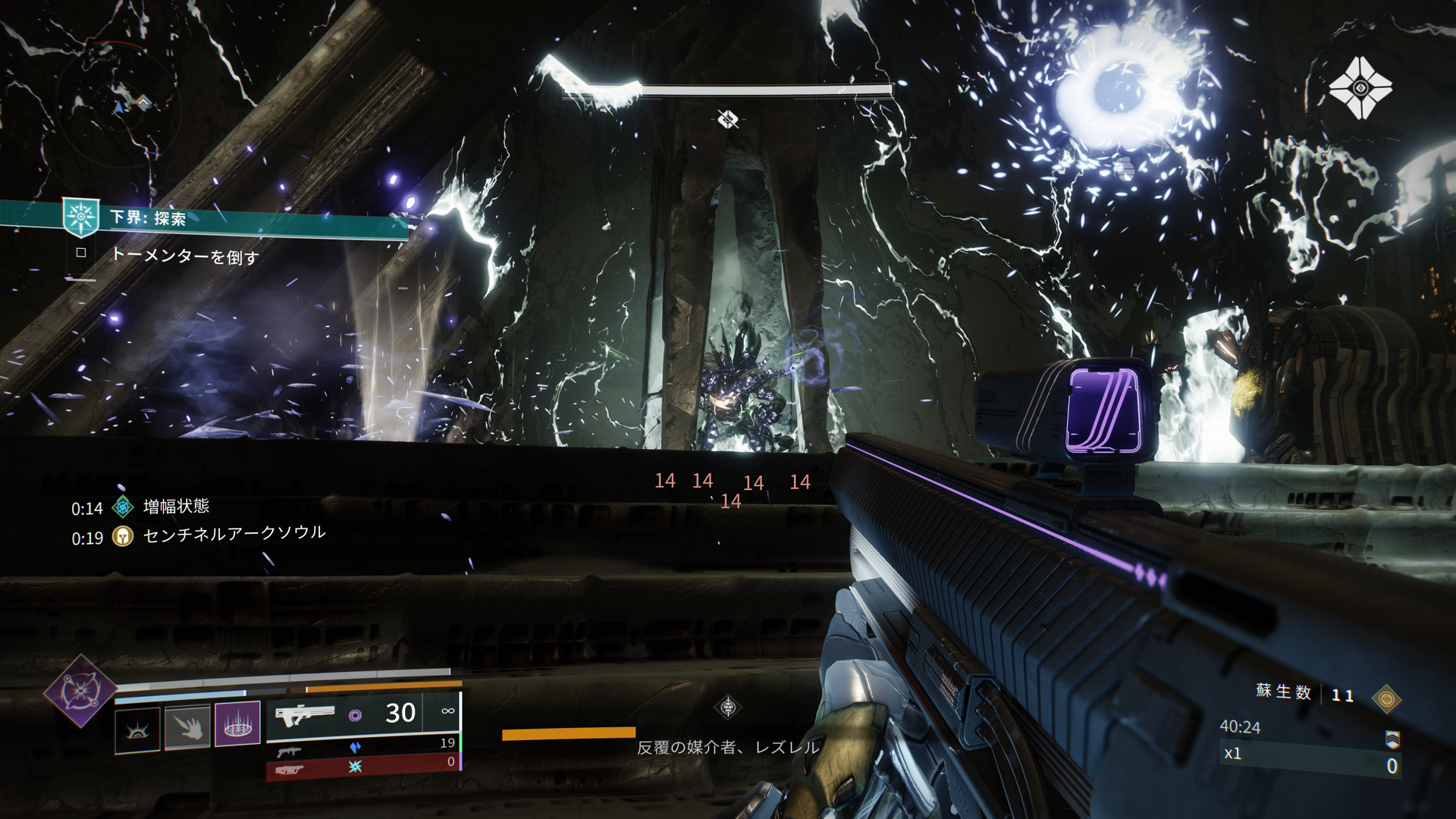The image size is (1456, 819).
Task: Select the 増幅状態 buff icon
Action: [123, 507]
